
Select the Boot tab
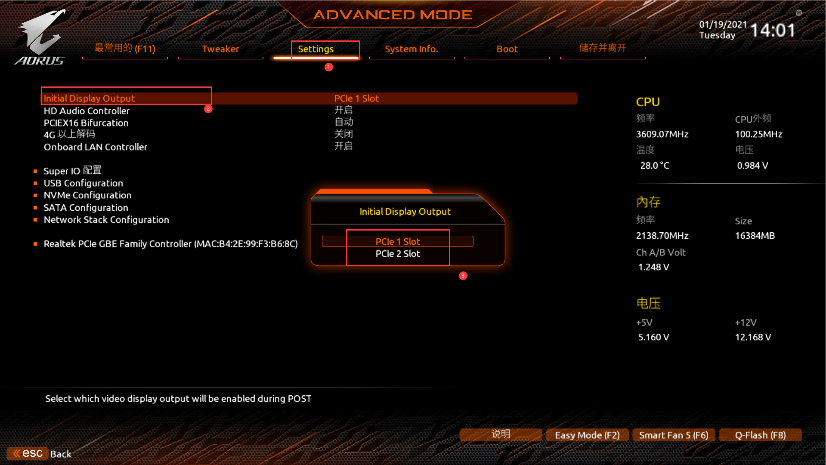pyautogui.click(x=507, y=49)
